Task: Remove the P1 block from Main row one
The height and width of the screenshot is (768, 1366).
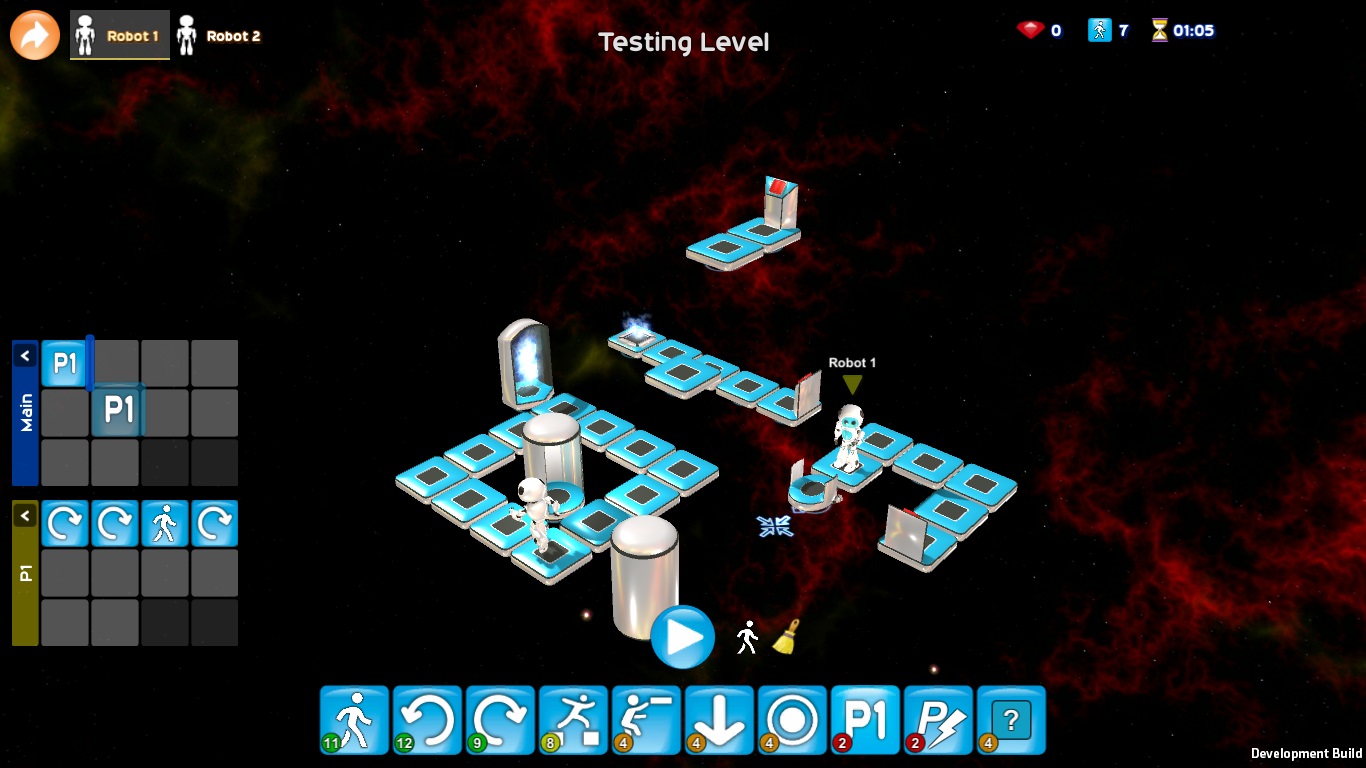Action: 64,363
